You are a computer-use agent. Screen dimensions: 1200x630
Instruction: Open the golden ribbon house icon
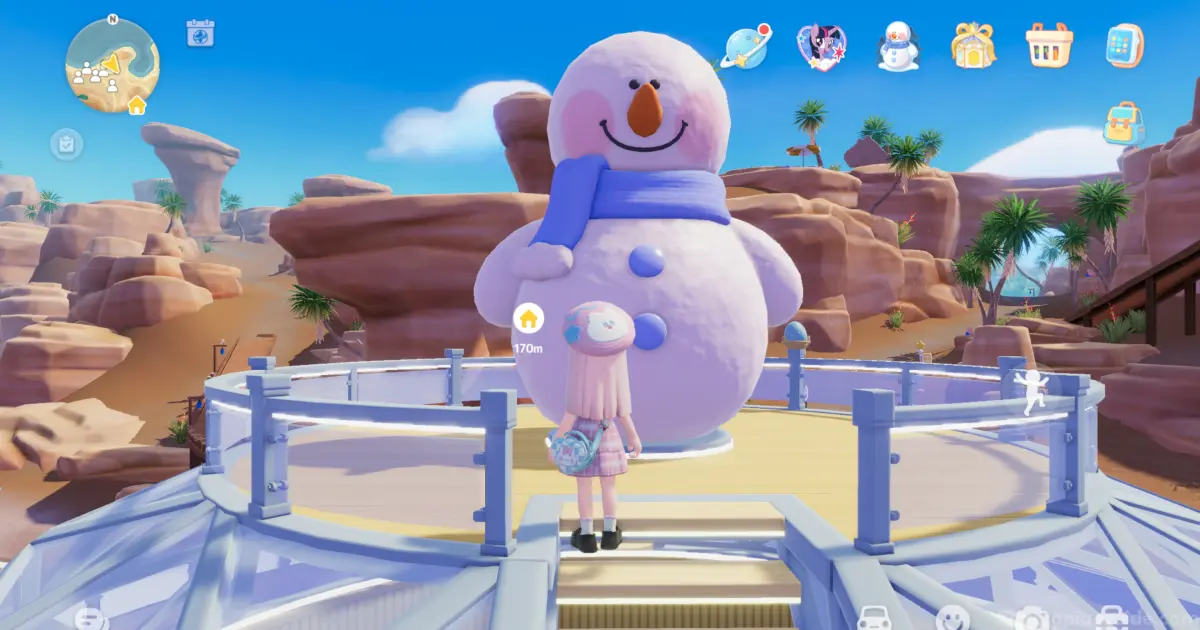click(x=973, y=46)
